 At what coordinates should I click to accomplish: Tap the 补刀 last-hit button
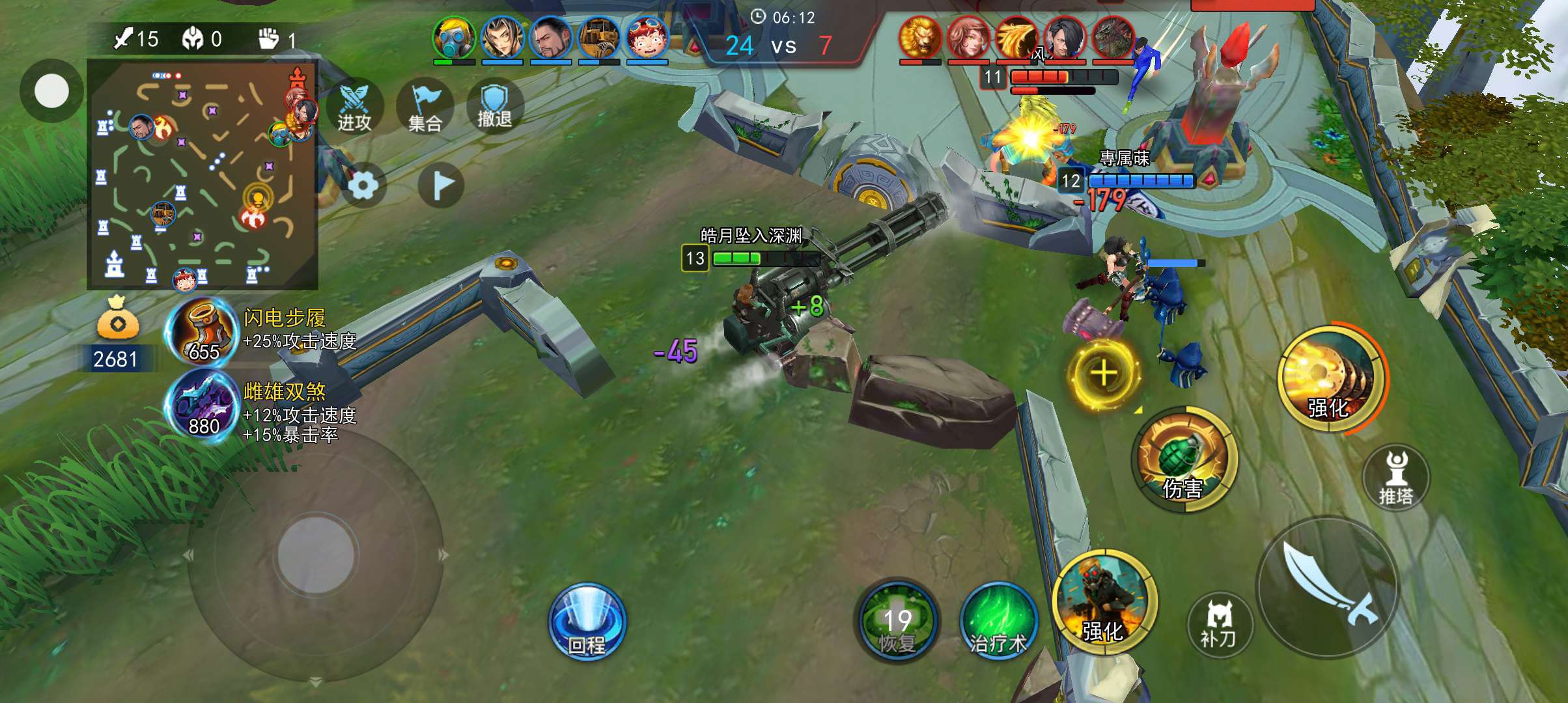click(1218, 625)
